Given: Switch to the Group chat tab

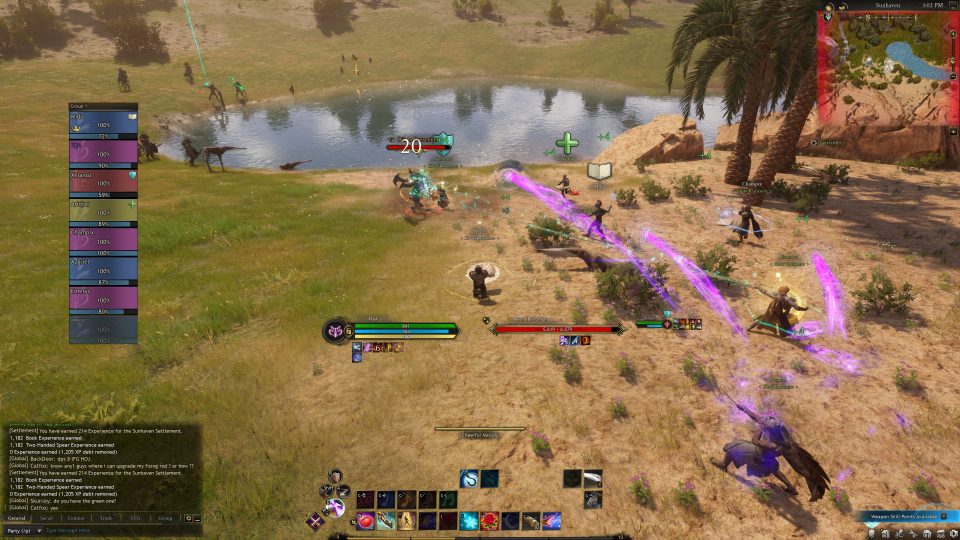Looking at the screenshot, I should point(165,518).
